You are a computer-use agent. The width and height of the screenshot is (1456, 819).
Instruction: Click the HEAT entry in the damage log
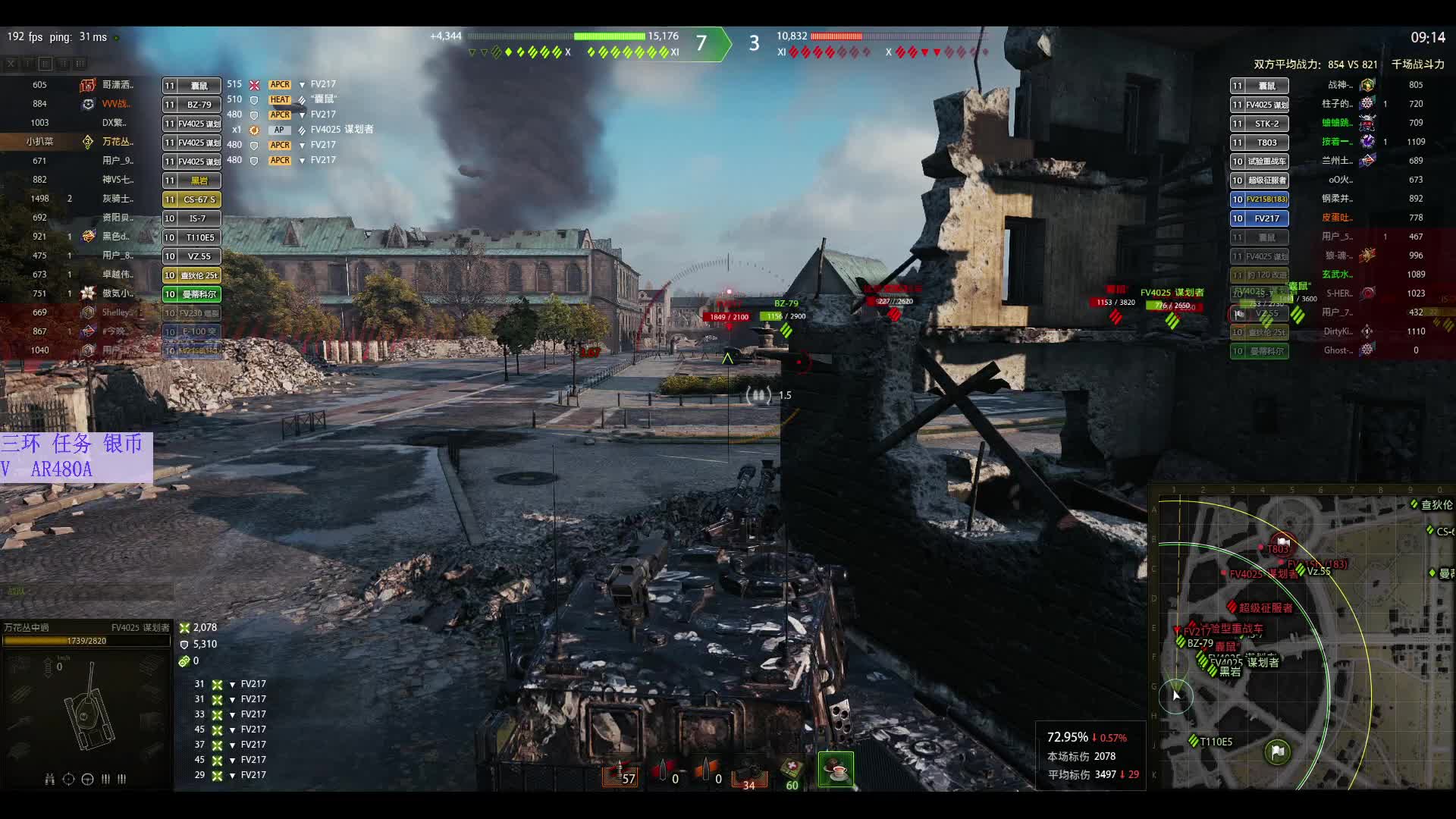[x=279, y=99]
